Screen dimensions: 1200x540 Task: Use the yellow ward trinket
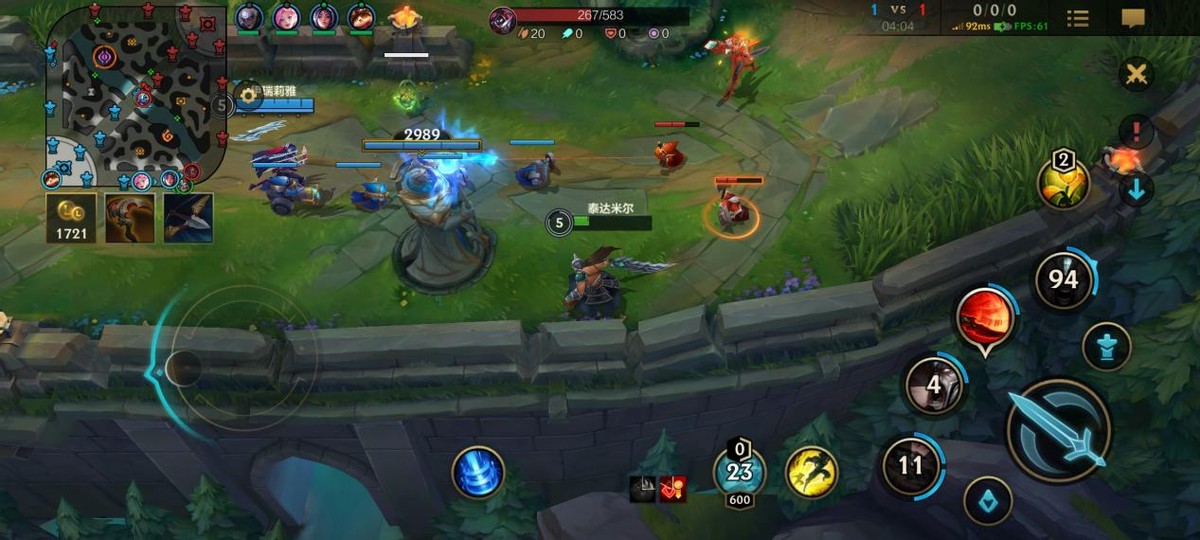click(1063, 183)
